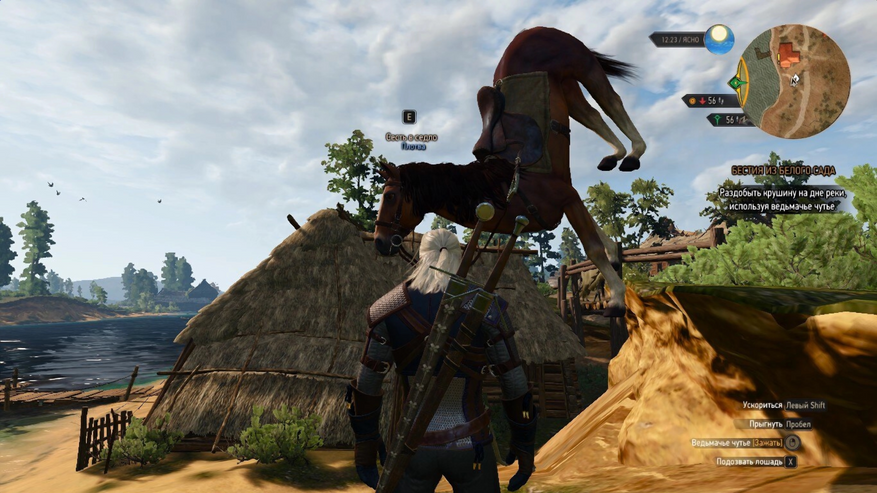Click the sun weather icon
877x493 pixels.
coord(718,39)
